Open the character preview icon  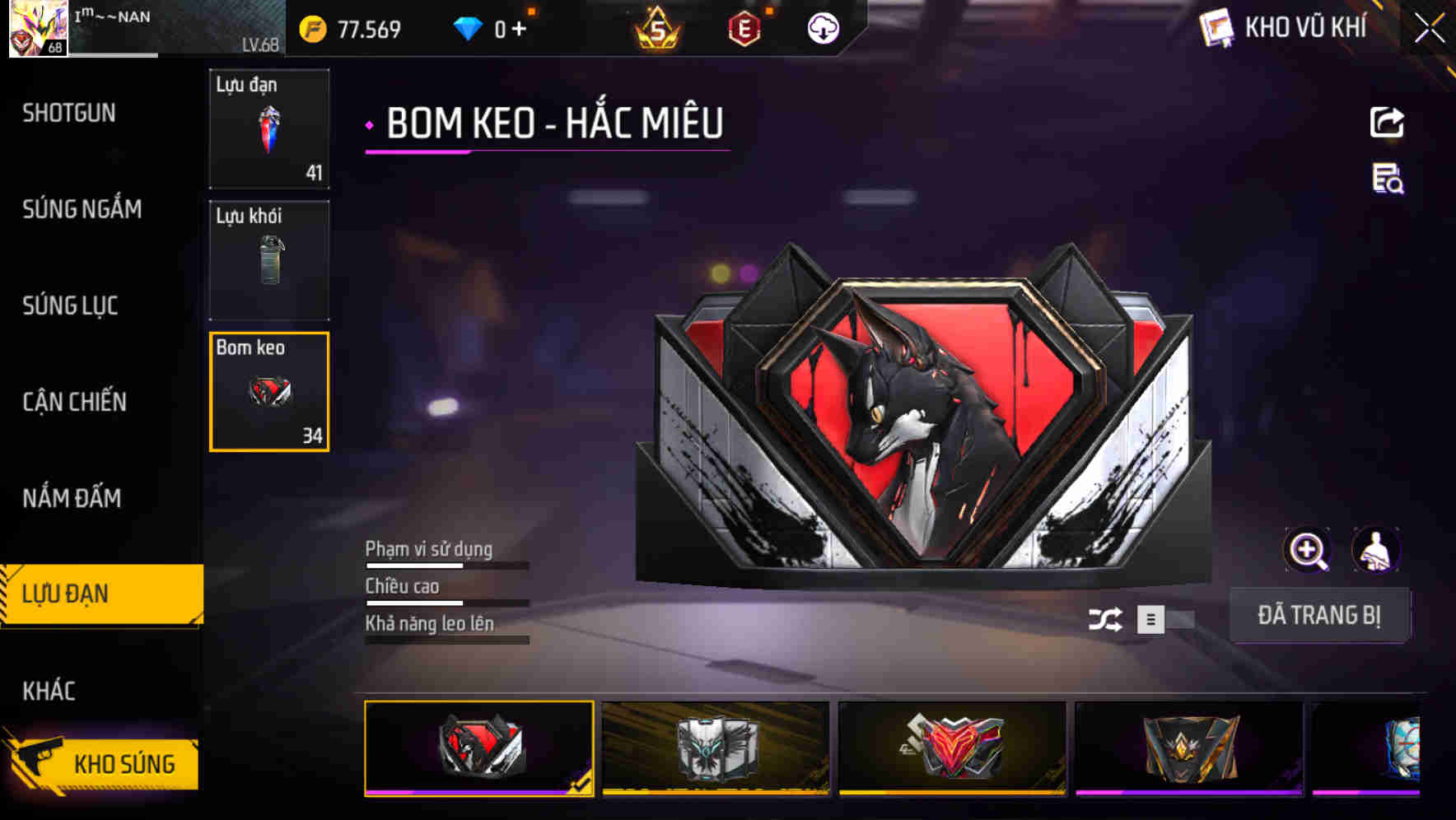point(1378,550)
